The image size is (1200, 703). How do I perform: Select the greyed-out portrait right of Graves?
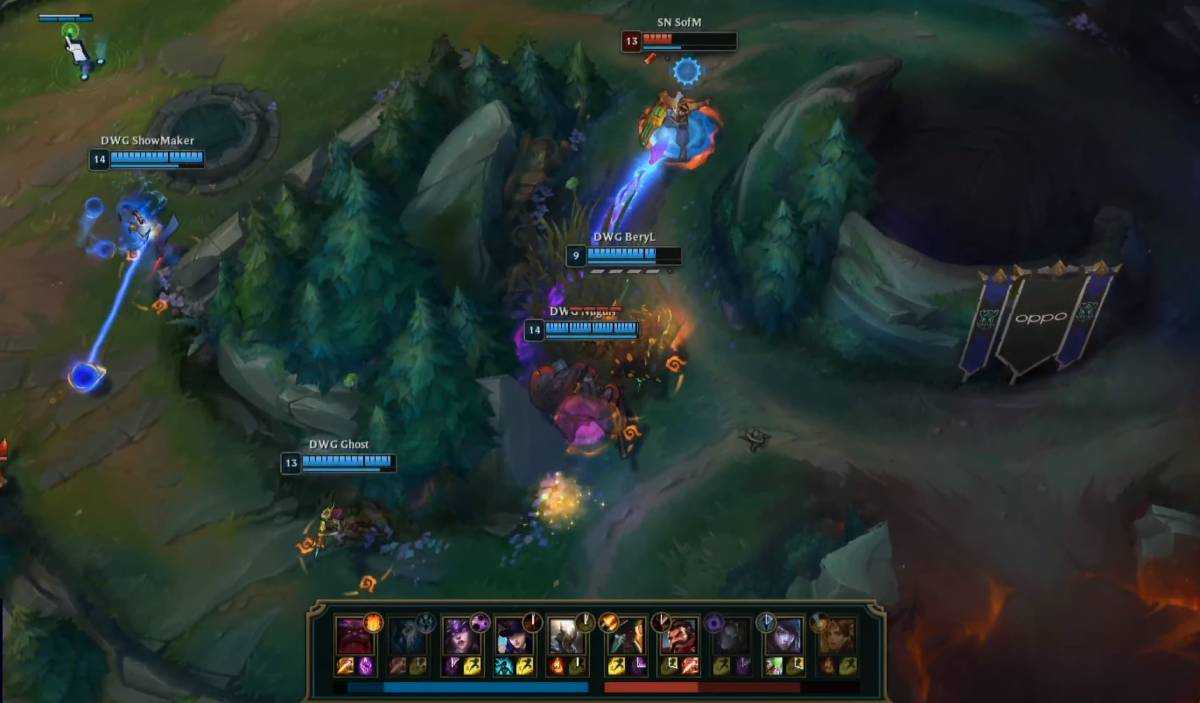[731, 635]
